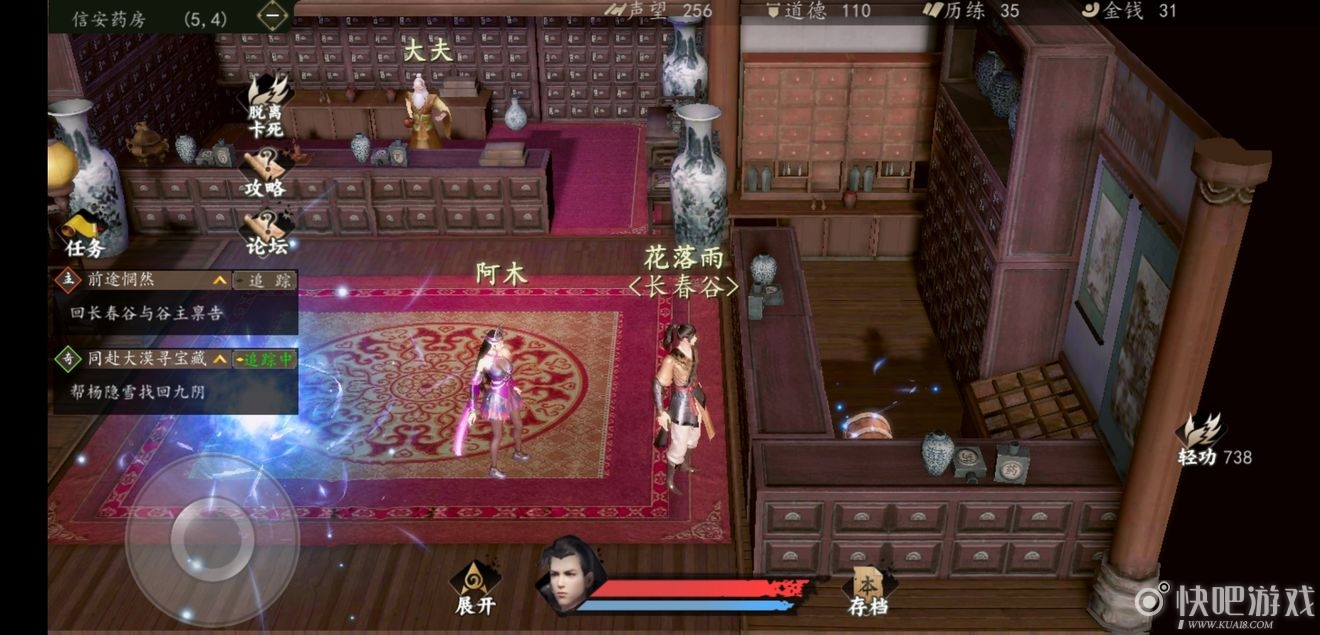Expand the menu with the 展开 button

click(475, 588)
